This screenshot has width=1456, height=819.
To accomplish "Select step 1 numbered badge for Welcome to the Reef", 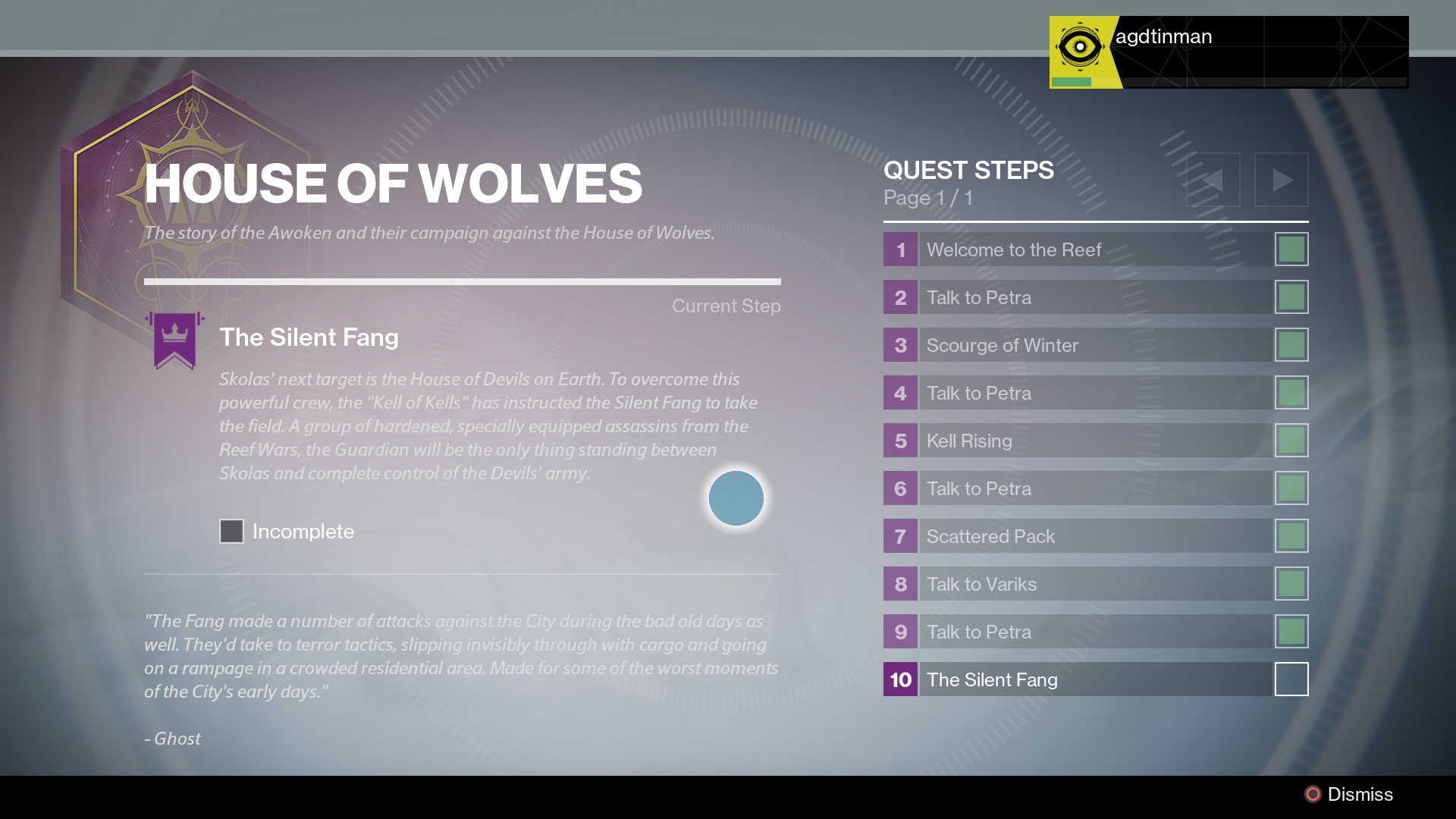I will click(x=900, y=249).
